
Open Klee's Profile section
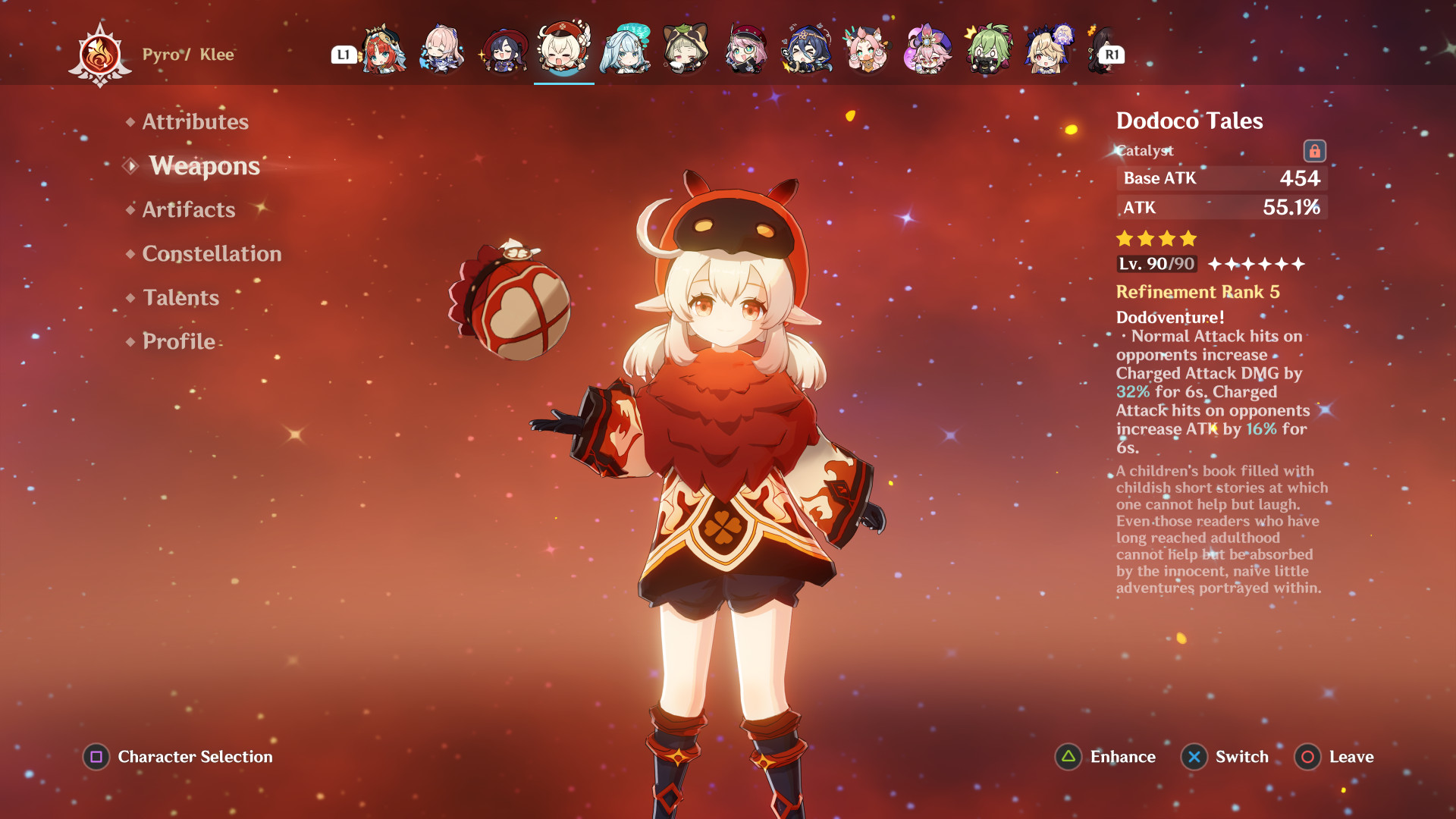click(177, 342)
